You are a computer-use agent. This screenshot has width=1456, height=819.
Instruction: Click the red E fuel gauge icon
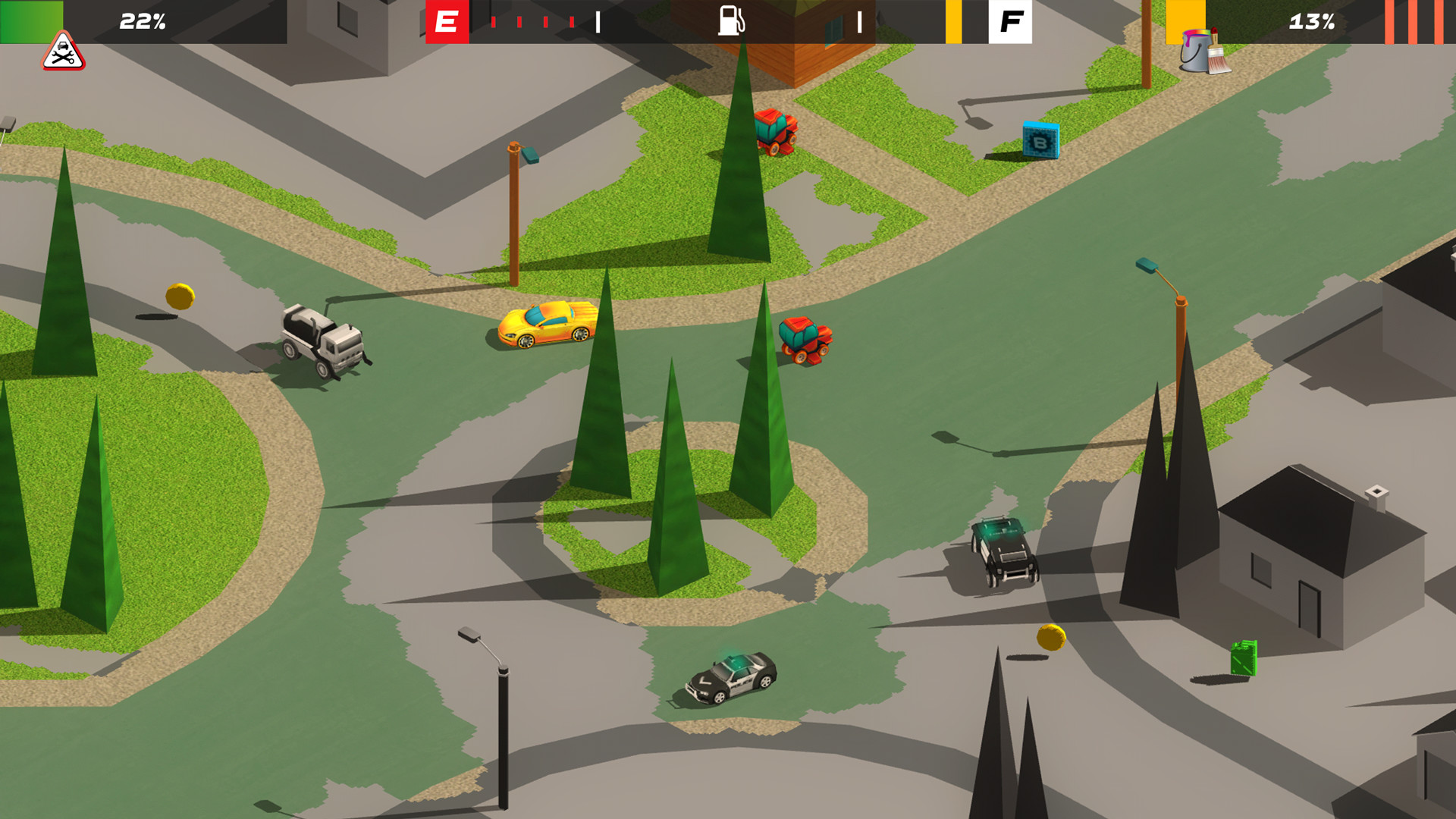[x=446, y=23]
